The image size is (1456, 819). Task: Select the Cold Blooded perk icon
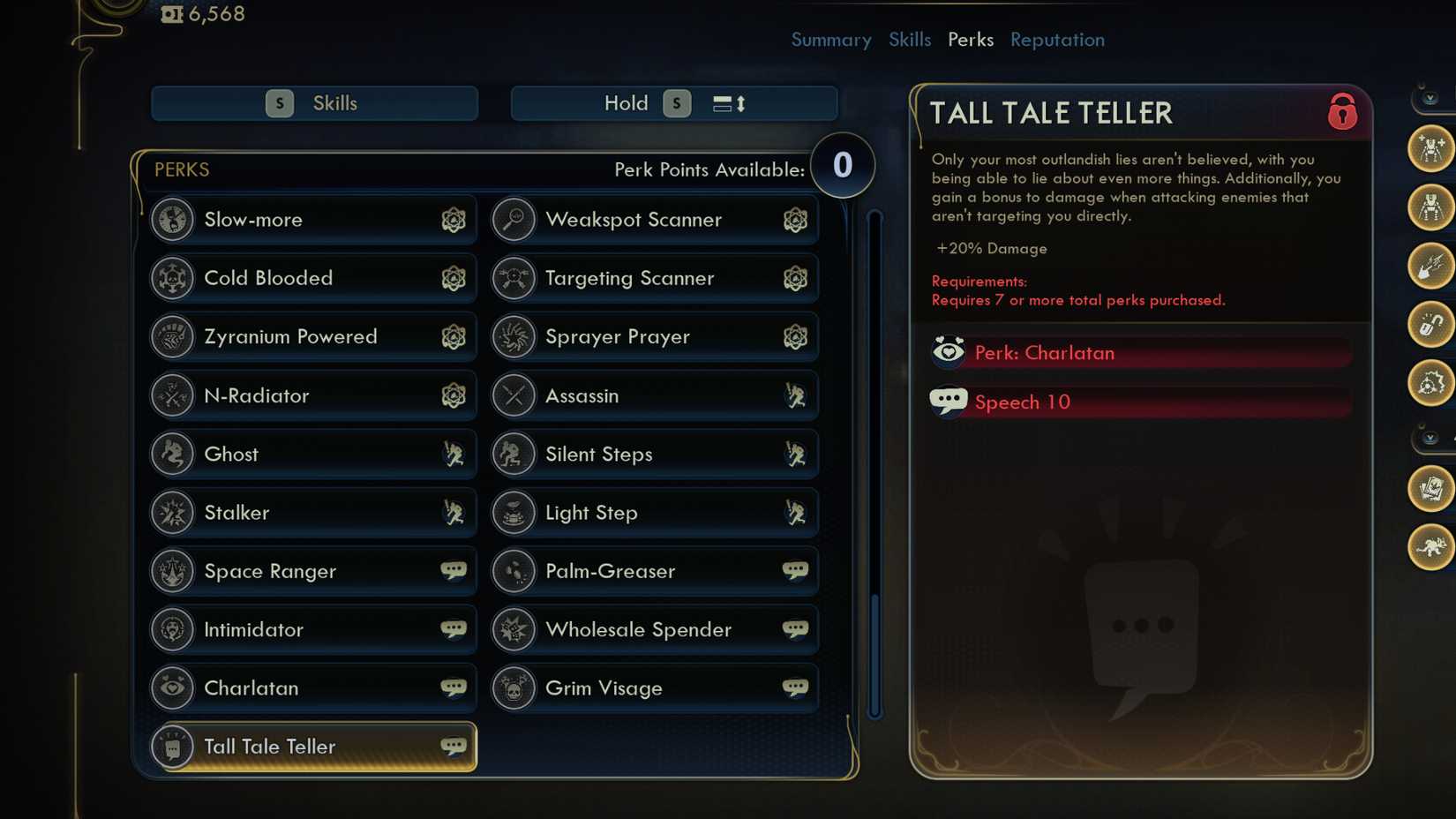pos(173,278)
